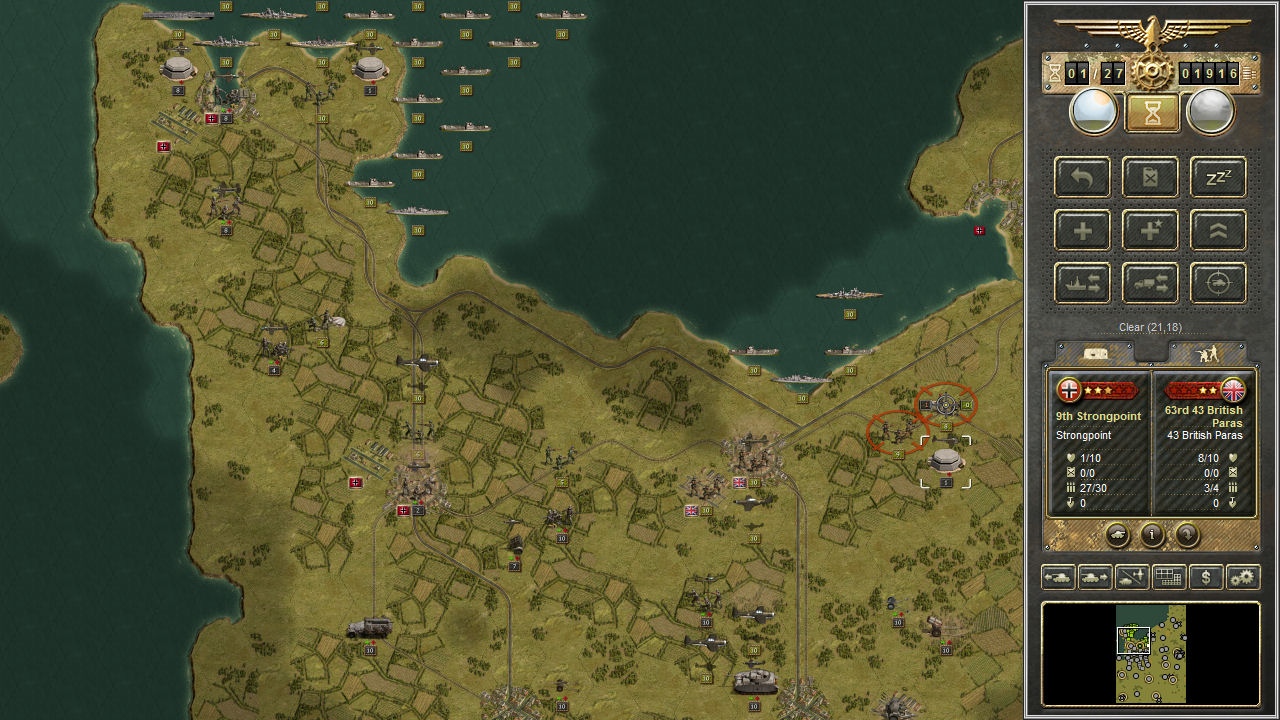Mount truck transport with the truck-arrows icon
Viewport: 1280px width, 720px height.
(x=1149, y=282)
